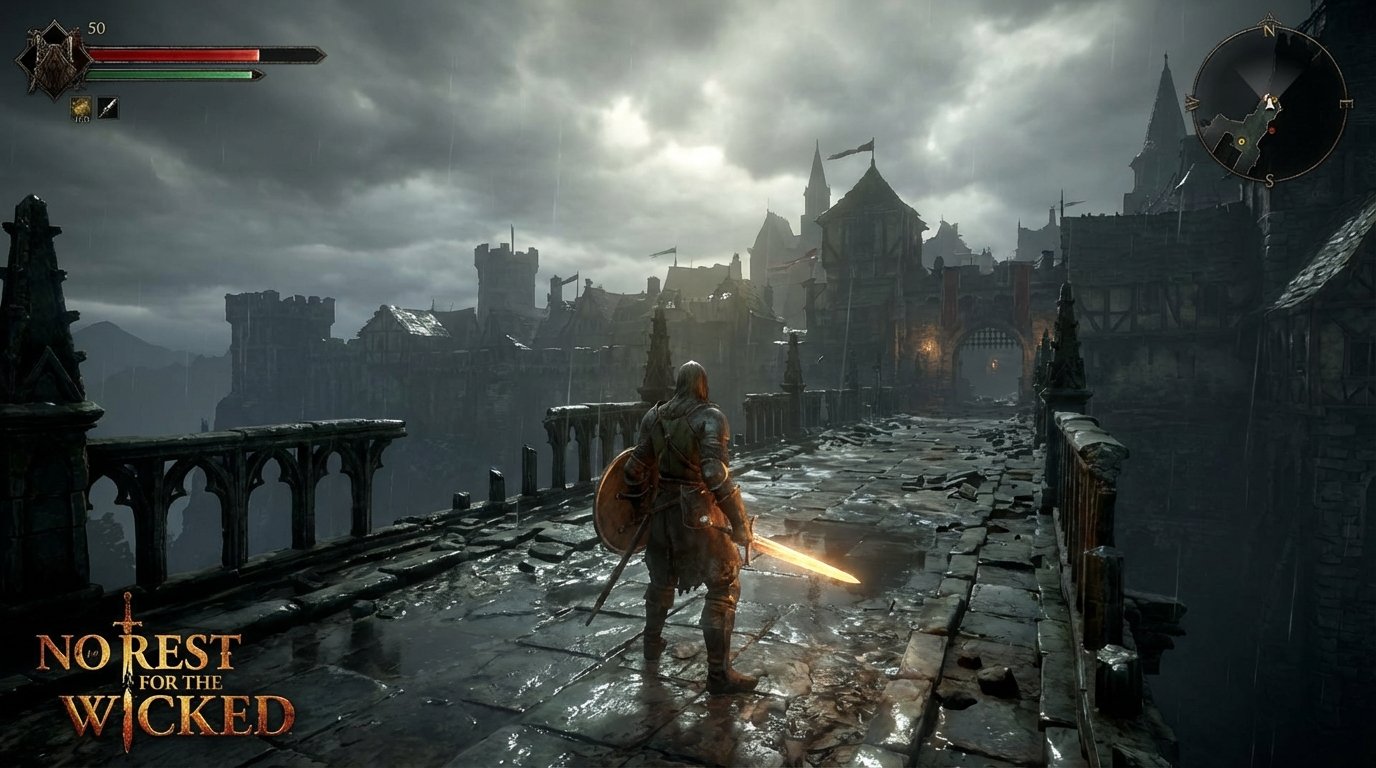The width and height of the screenshot is (1376, 768).
Task: Click the East marker on the compass ring
Action: [x=1345, y=103]
